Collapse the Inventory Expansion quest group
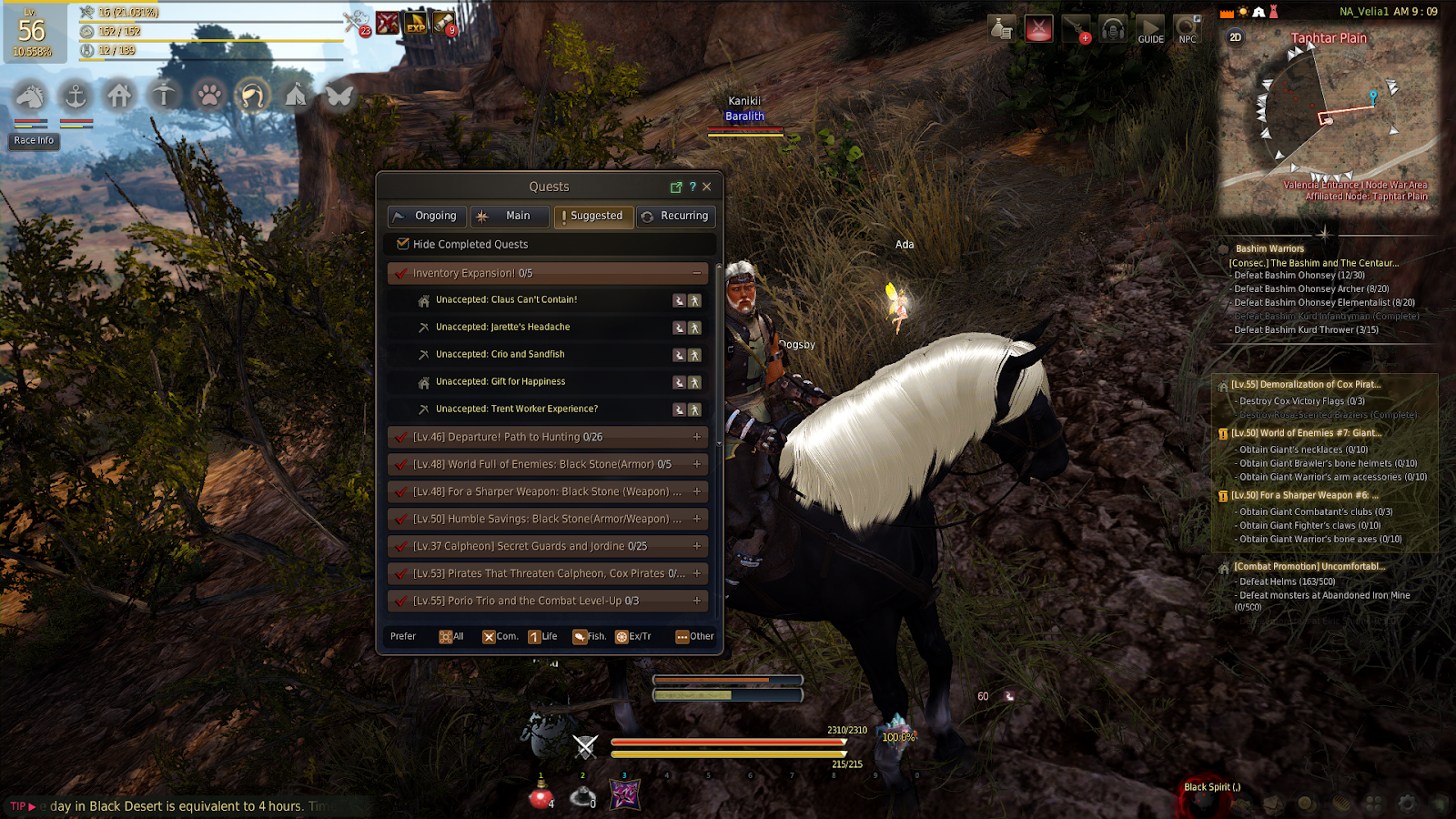The image size is (1456, 819). (x=697, y=273)
